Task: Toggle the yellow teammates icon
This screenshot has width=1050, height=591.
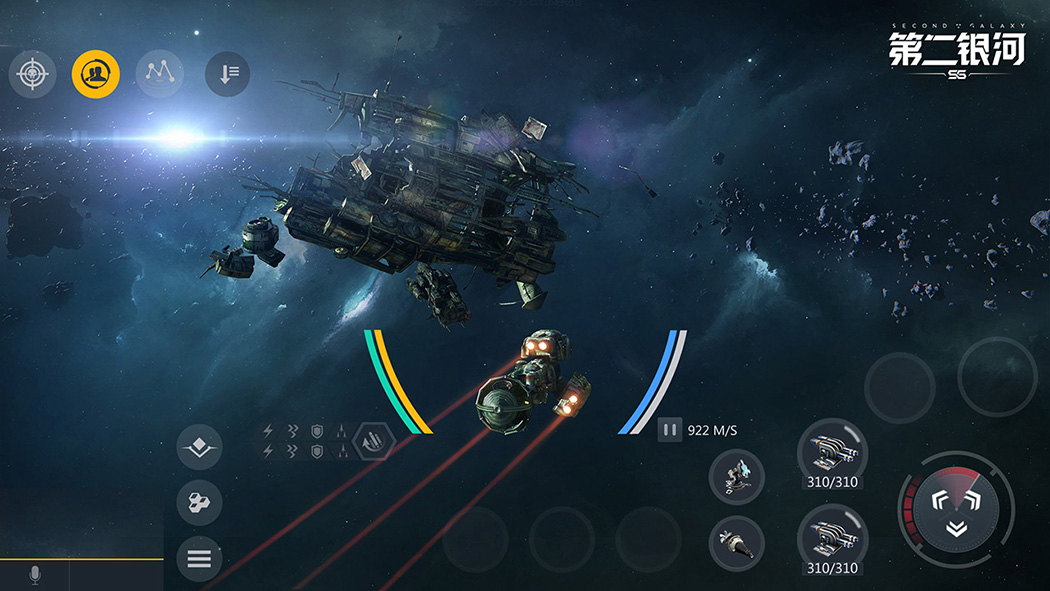Action: (96, 74)
